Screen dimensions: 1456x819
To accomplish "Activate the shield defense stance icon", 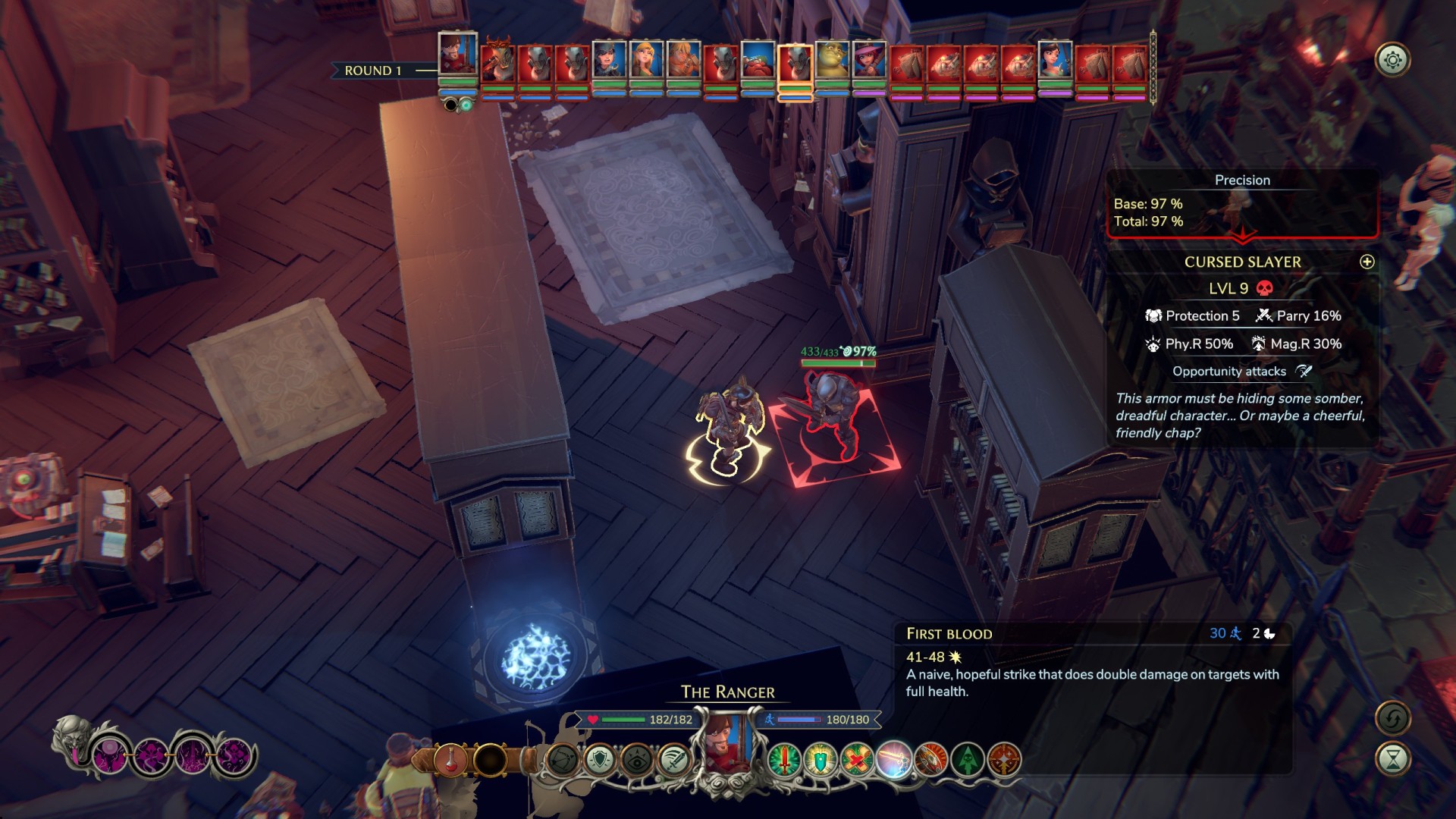I will point(600,760).
